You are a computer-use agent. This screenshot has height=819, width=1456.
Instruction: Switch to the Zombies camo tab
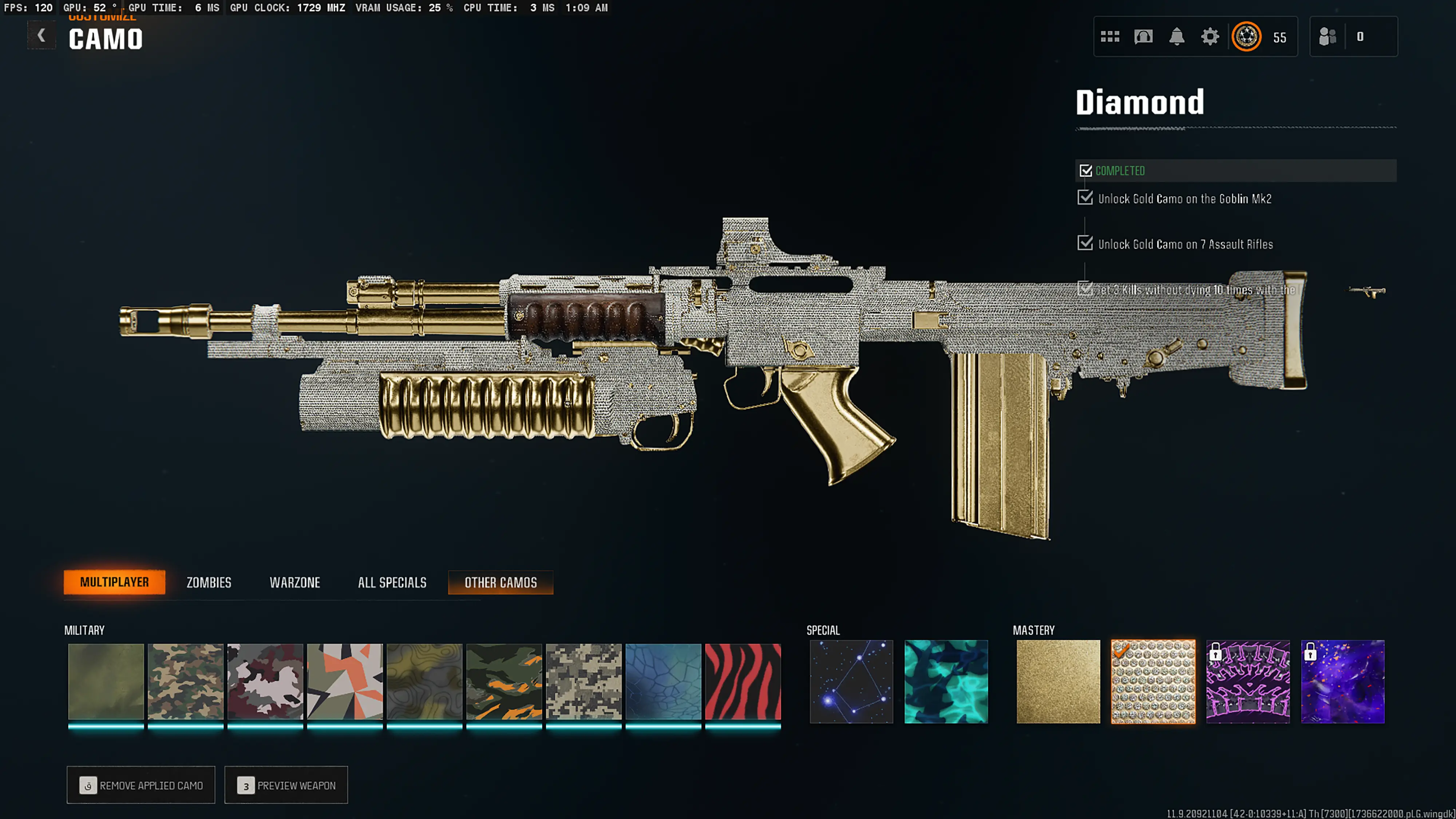[x=209, y=582]
